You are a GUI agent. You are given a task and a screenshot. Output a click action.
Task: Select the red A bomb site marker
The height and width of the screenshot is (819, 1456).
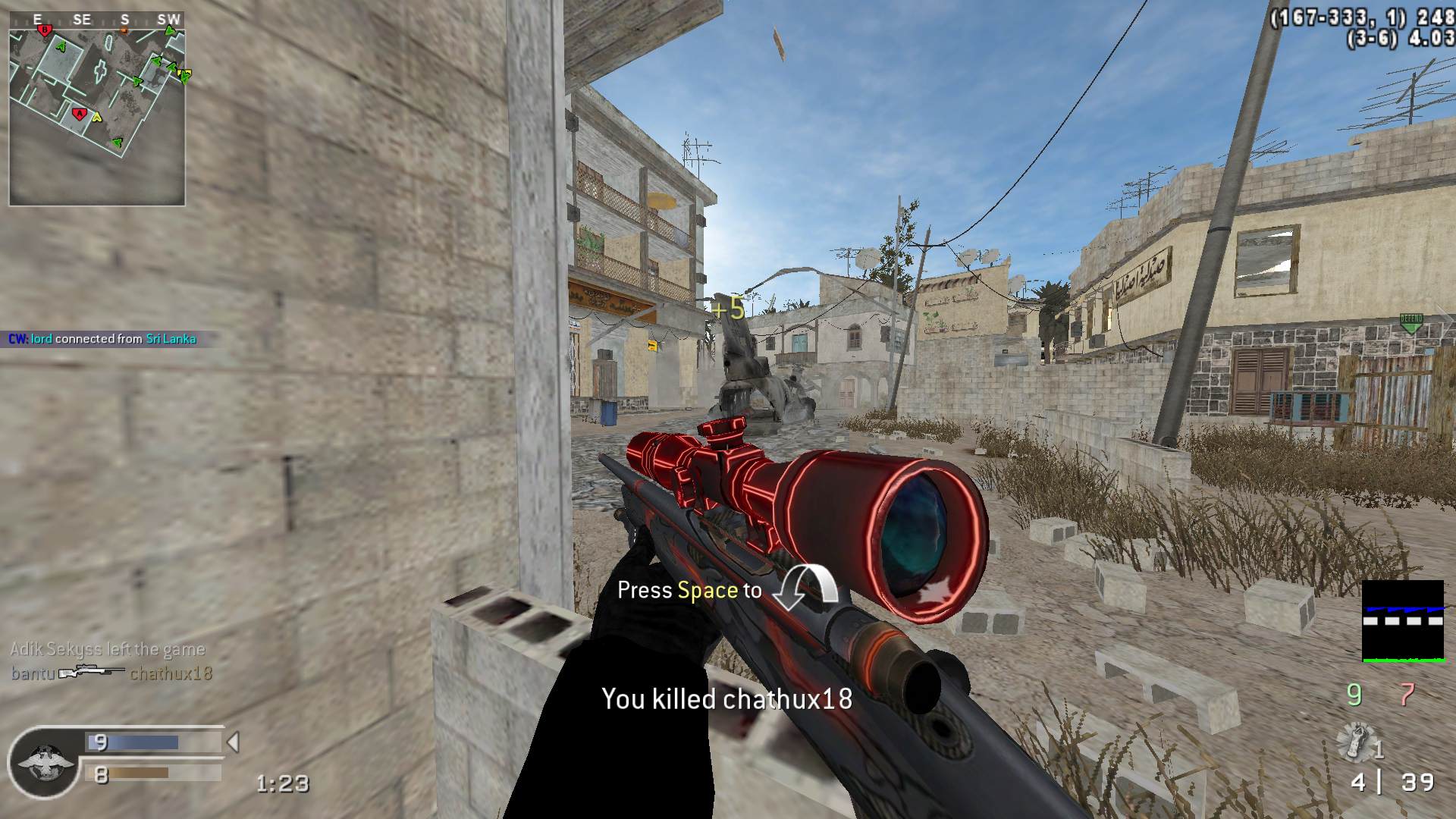79,114
